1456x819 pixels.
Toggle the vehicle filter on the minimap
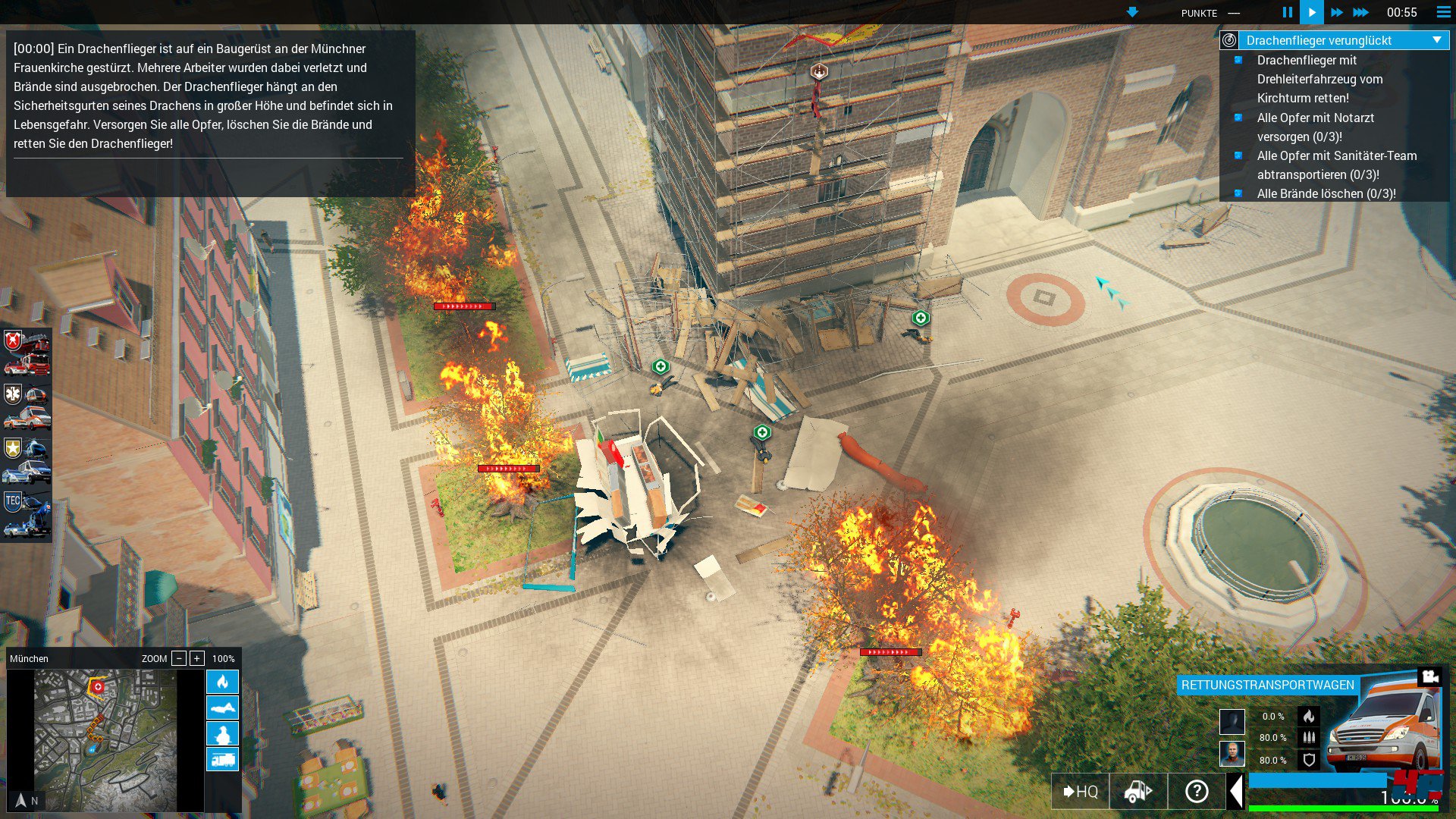point(222,759)
